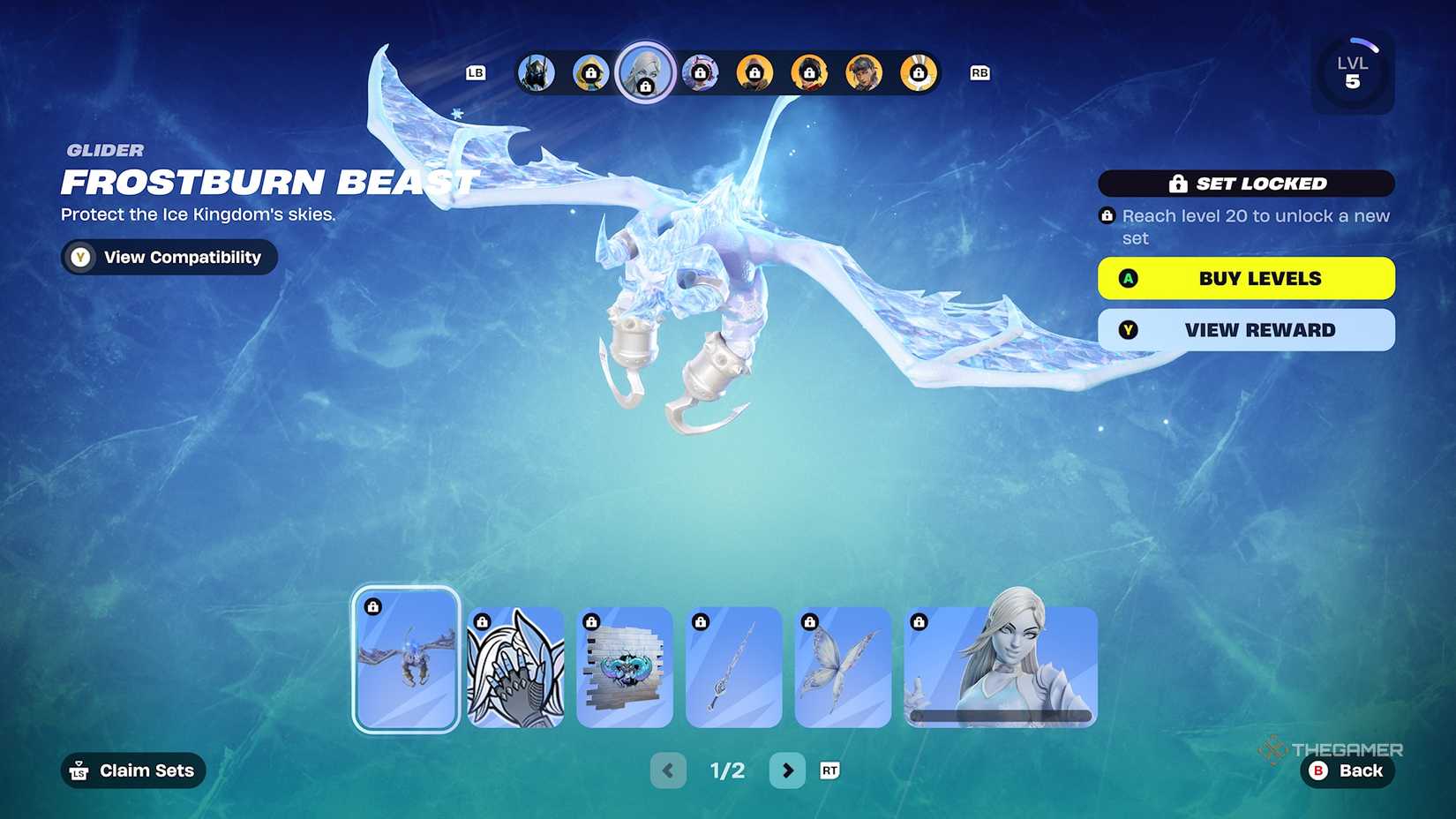Click the LVL 5 progress ring
The height and width of the screenshot is (819, 1456).
click(x=1353, y=72)
